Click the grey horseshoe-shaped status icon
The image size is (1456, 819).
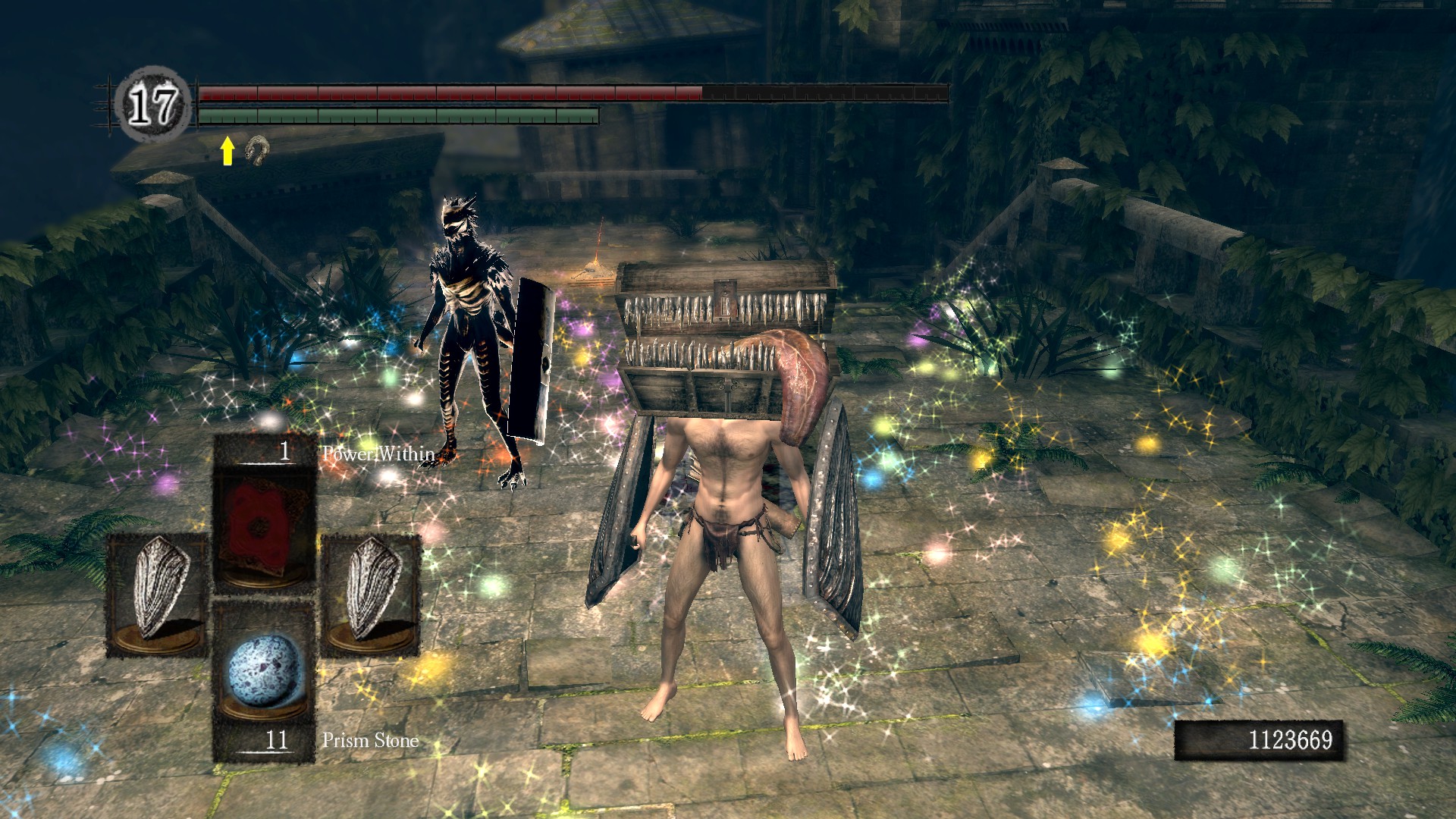pyautogui.click(x=257, y=150)
